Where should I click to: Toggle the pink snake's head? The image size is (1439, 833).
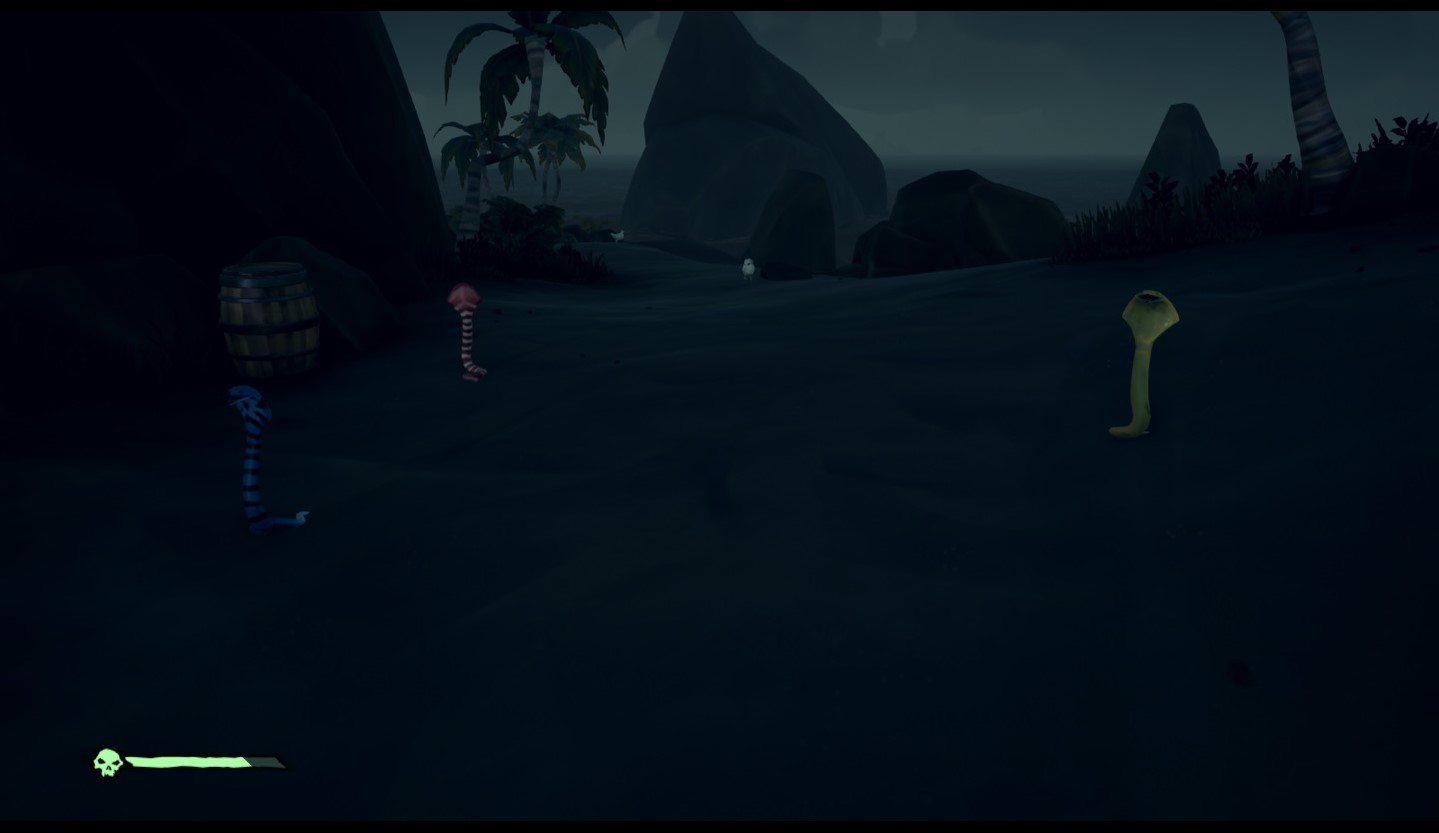click(x=463, y=295)
